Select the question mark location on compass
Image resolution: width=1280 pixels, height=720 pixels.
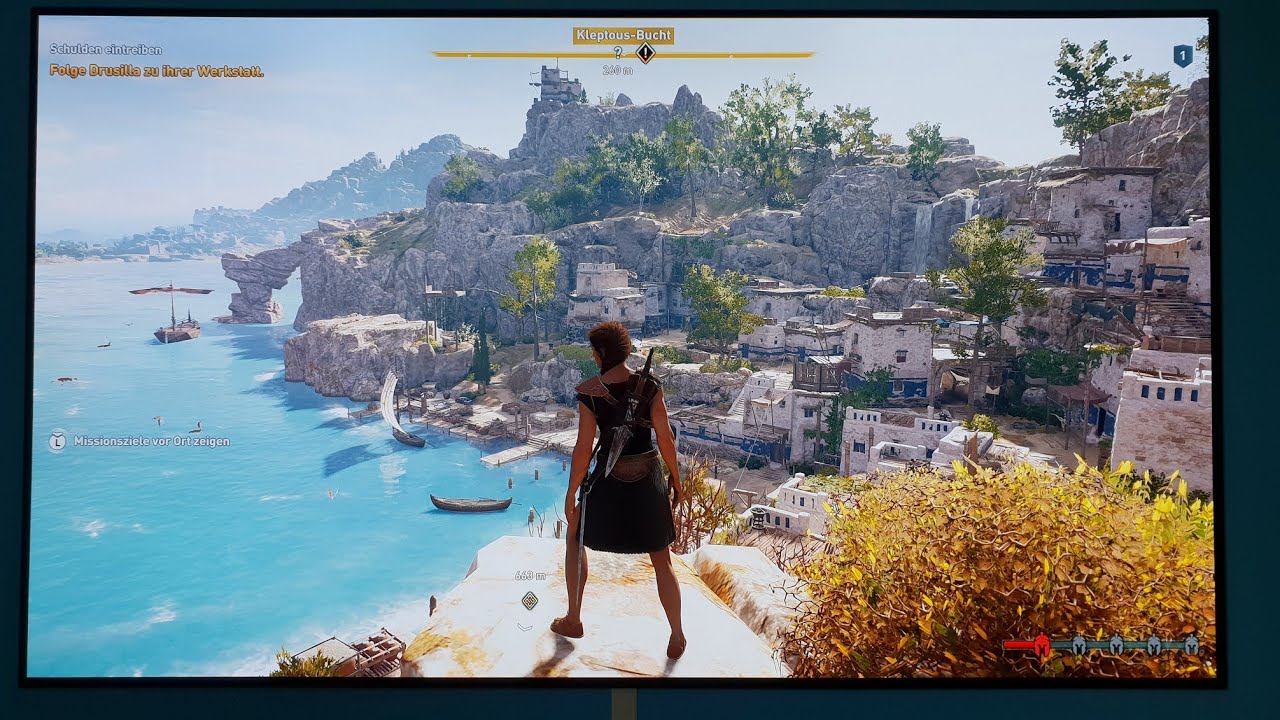point(618,53)
